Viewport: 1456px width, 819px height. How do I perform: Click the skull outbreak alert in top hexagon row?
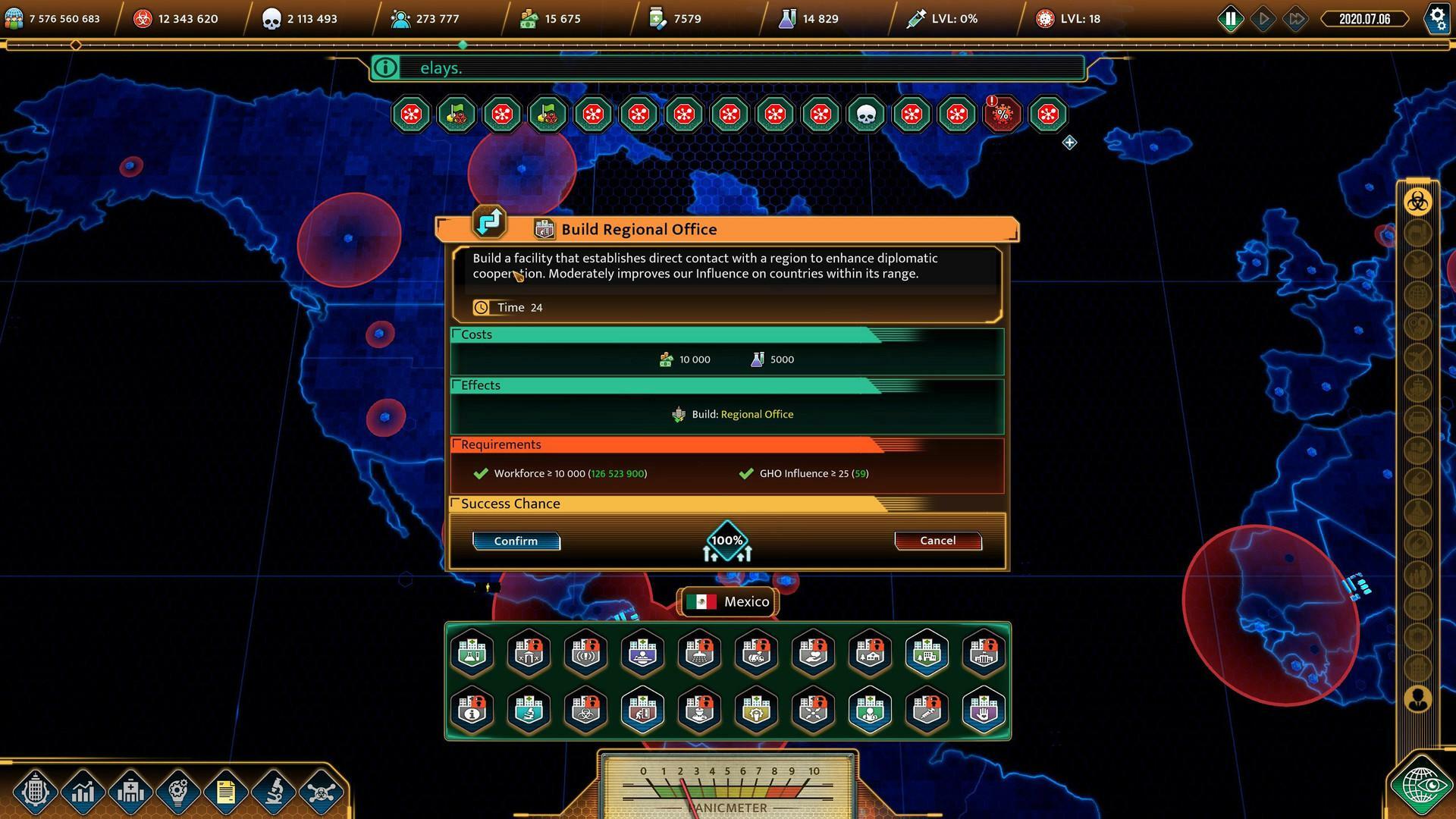pyautogui.click(x=866, y=115)
